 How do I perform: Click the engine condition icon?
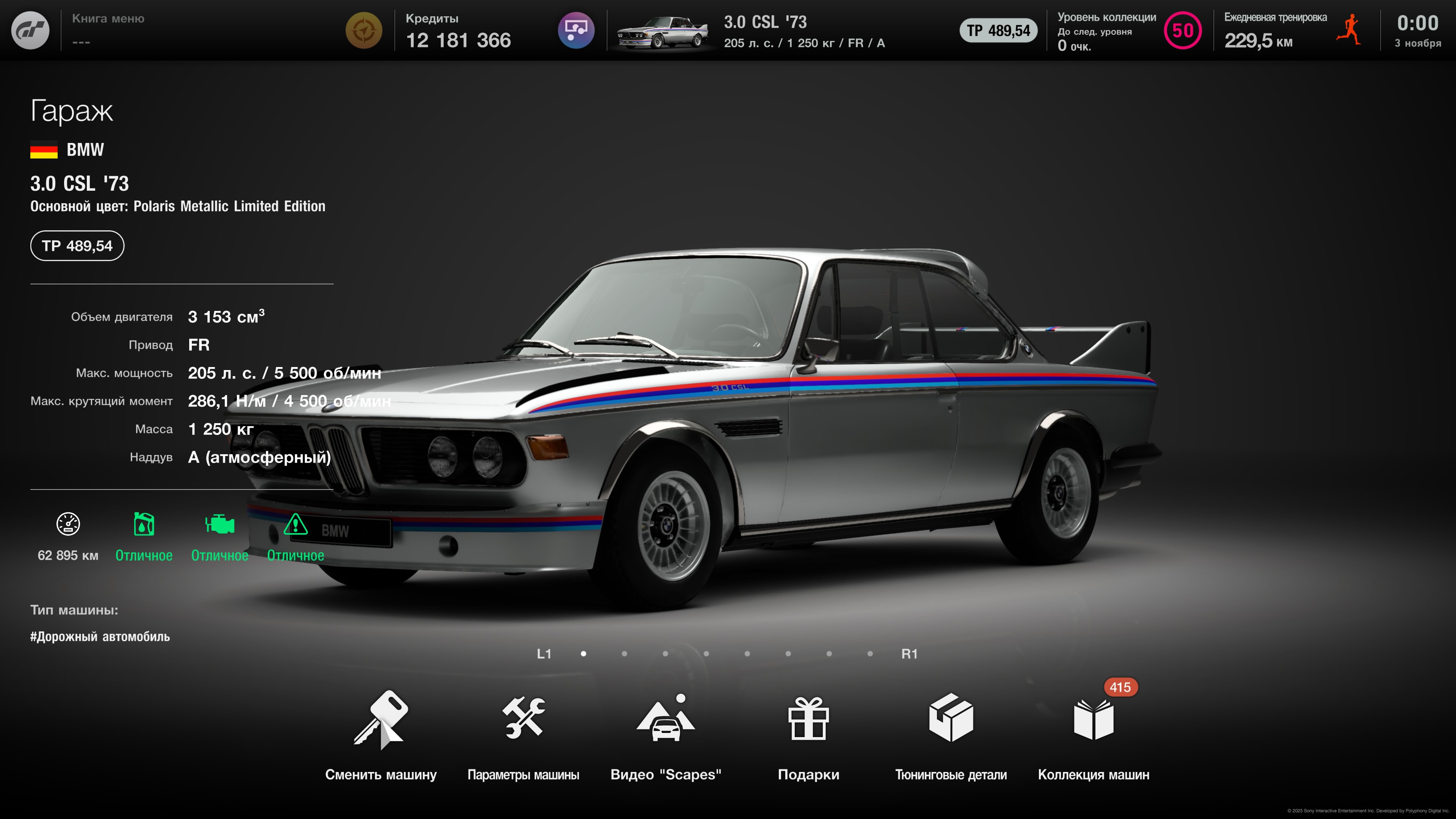click(219, 524)
